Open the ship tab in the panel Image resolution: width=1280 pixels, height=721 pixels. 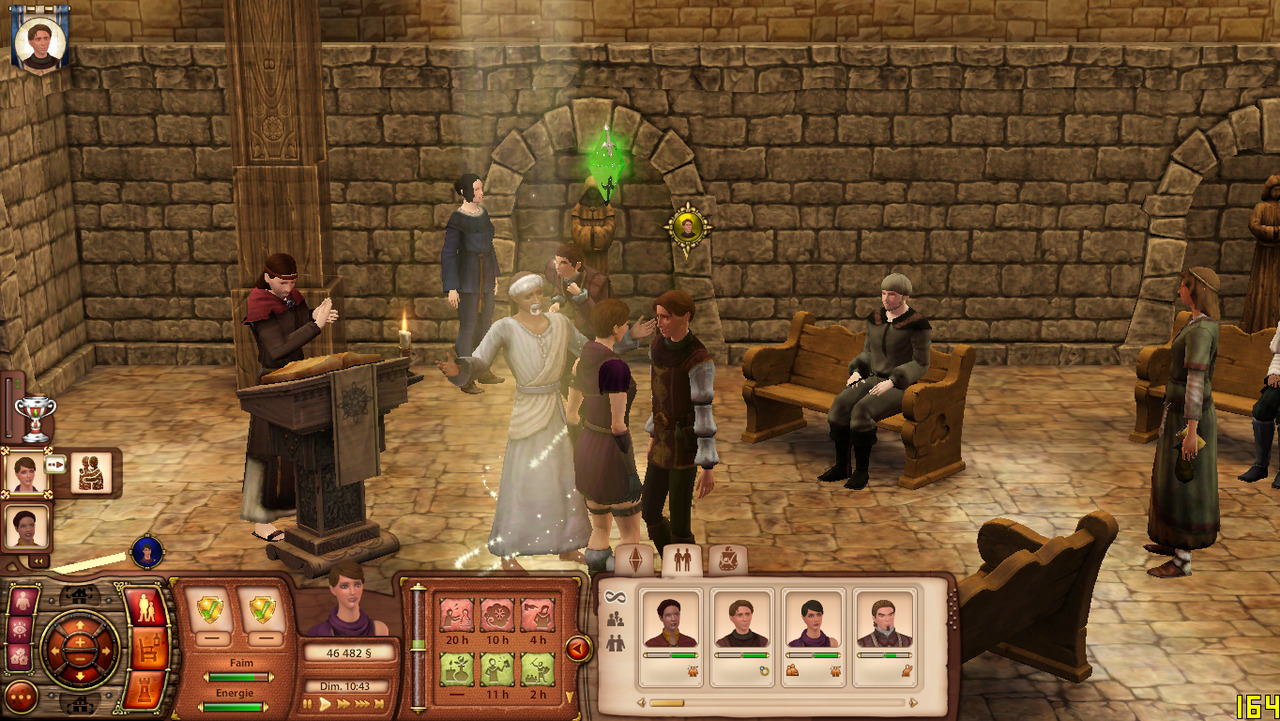[x=727, y=561]
